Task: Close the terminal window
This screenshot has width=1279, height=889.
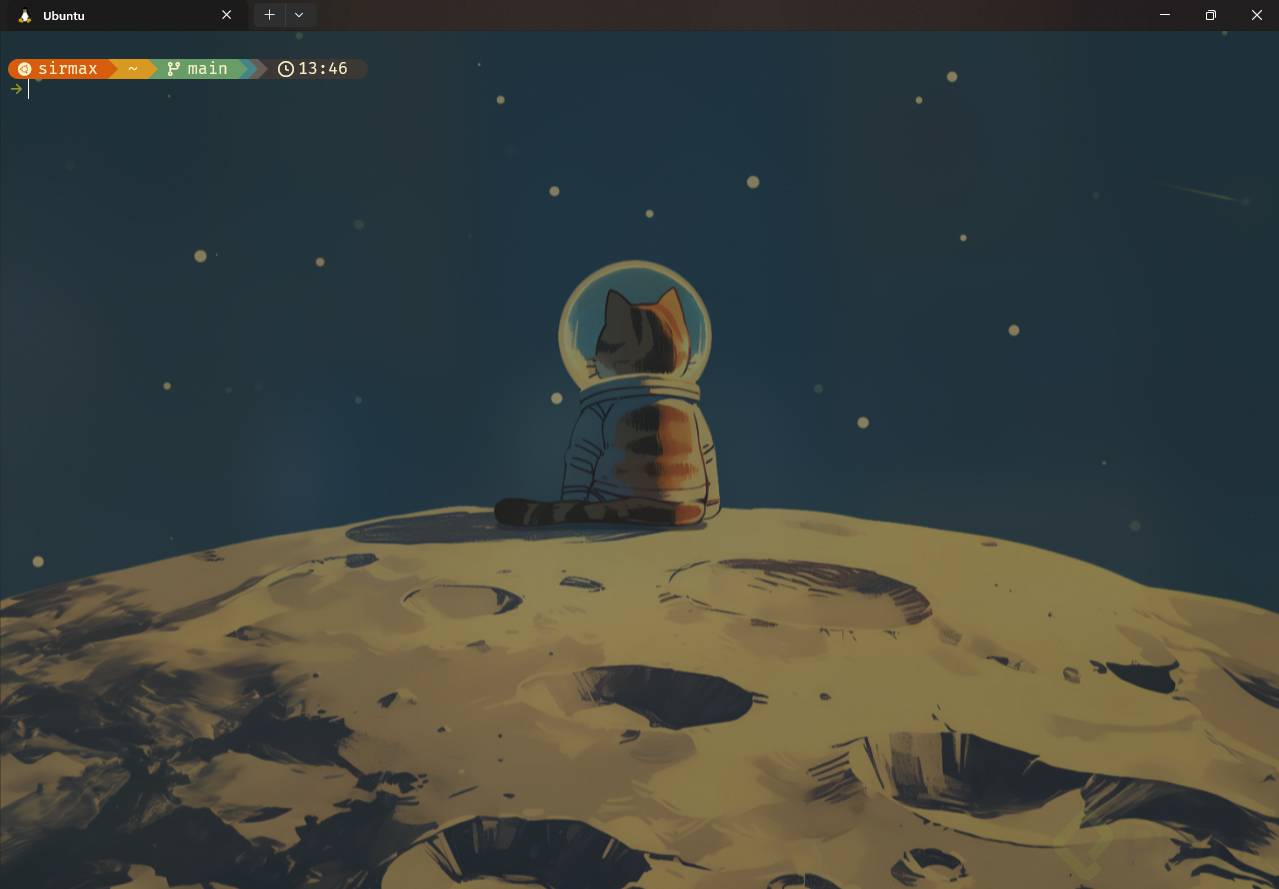Action: [x=1256, y=15]
